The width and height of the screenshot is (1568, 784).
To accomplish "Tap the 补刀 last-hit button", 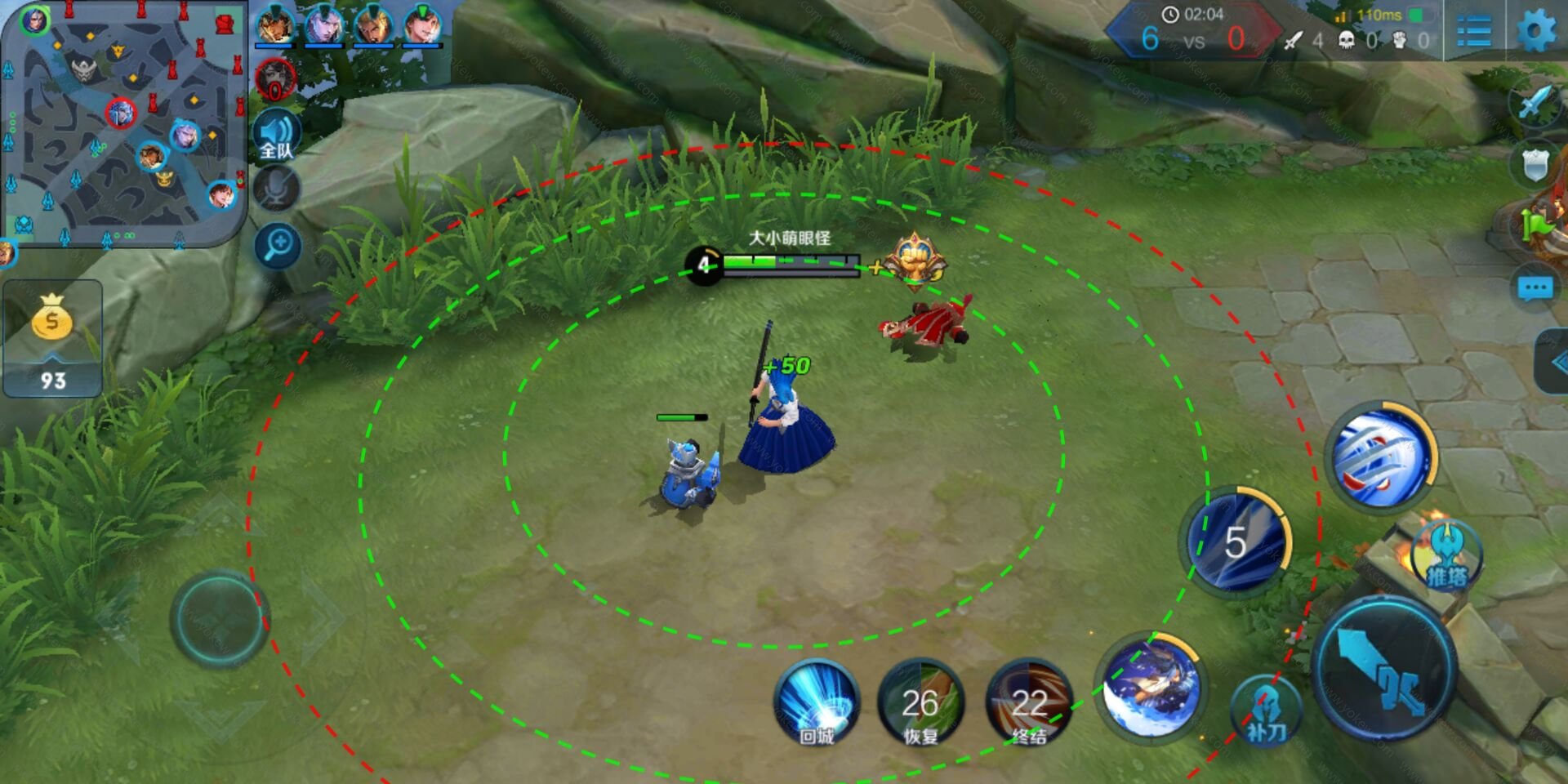I will click(1266, 709).
